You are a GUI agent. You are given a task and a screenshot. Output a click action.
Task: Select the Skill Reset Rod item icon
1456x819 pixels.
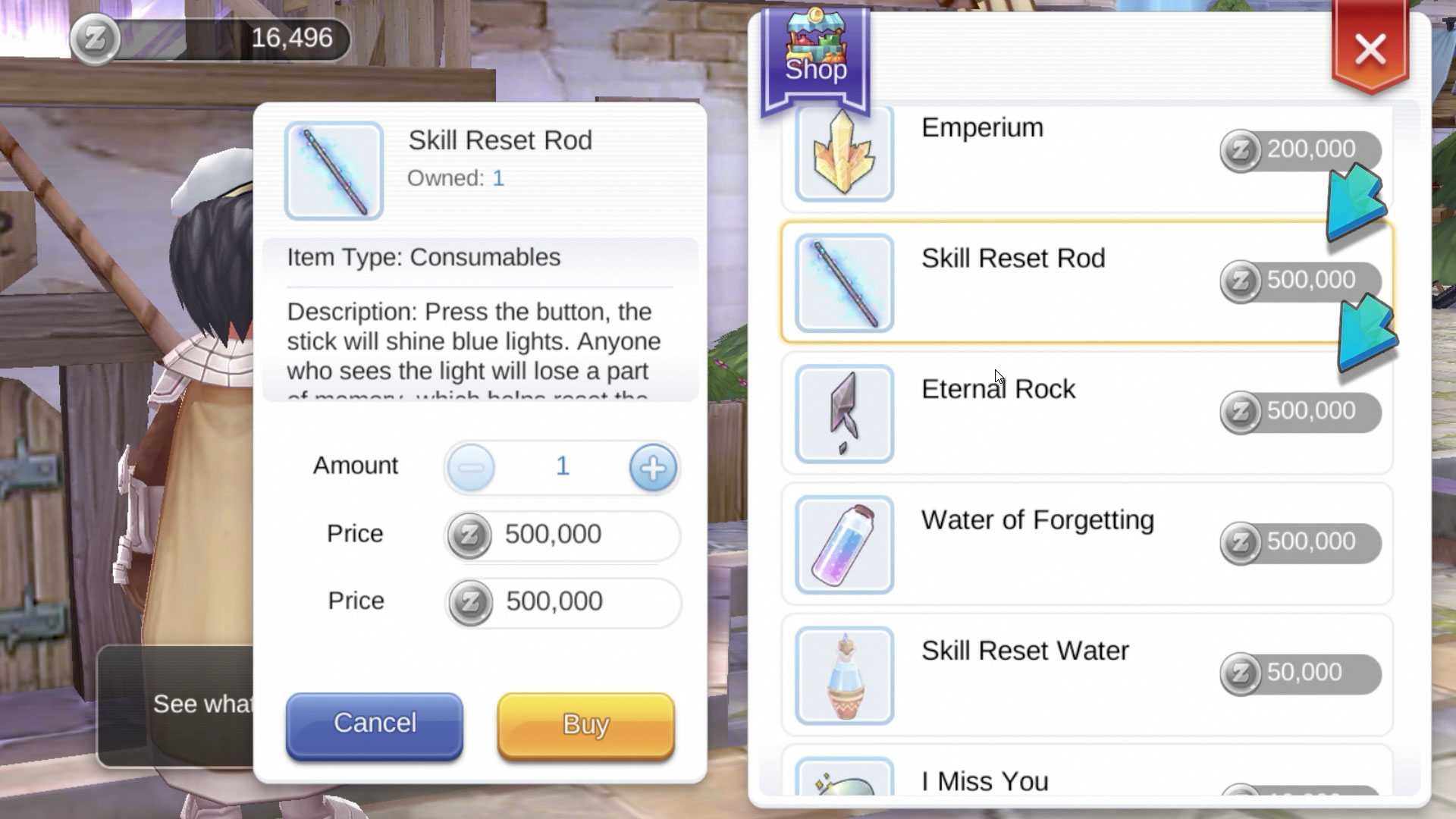[844, 284]
